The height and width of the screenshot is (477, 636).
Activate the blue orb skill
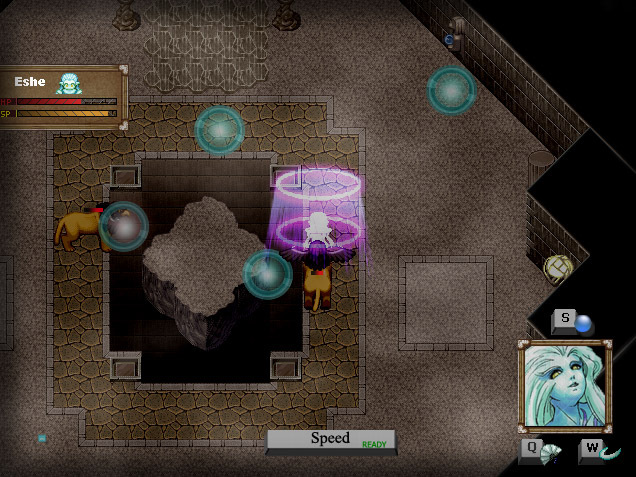tap(582, 324)
